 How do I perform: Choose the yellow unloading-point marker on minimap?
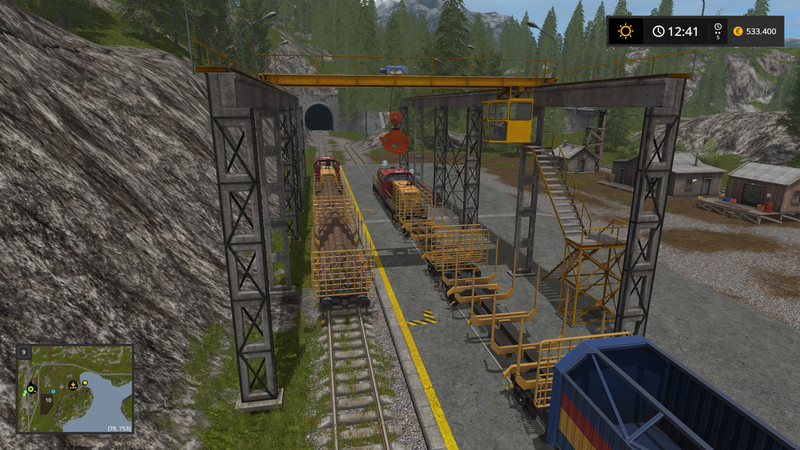(x=73, y=384)
